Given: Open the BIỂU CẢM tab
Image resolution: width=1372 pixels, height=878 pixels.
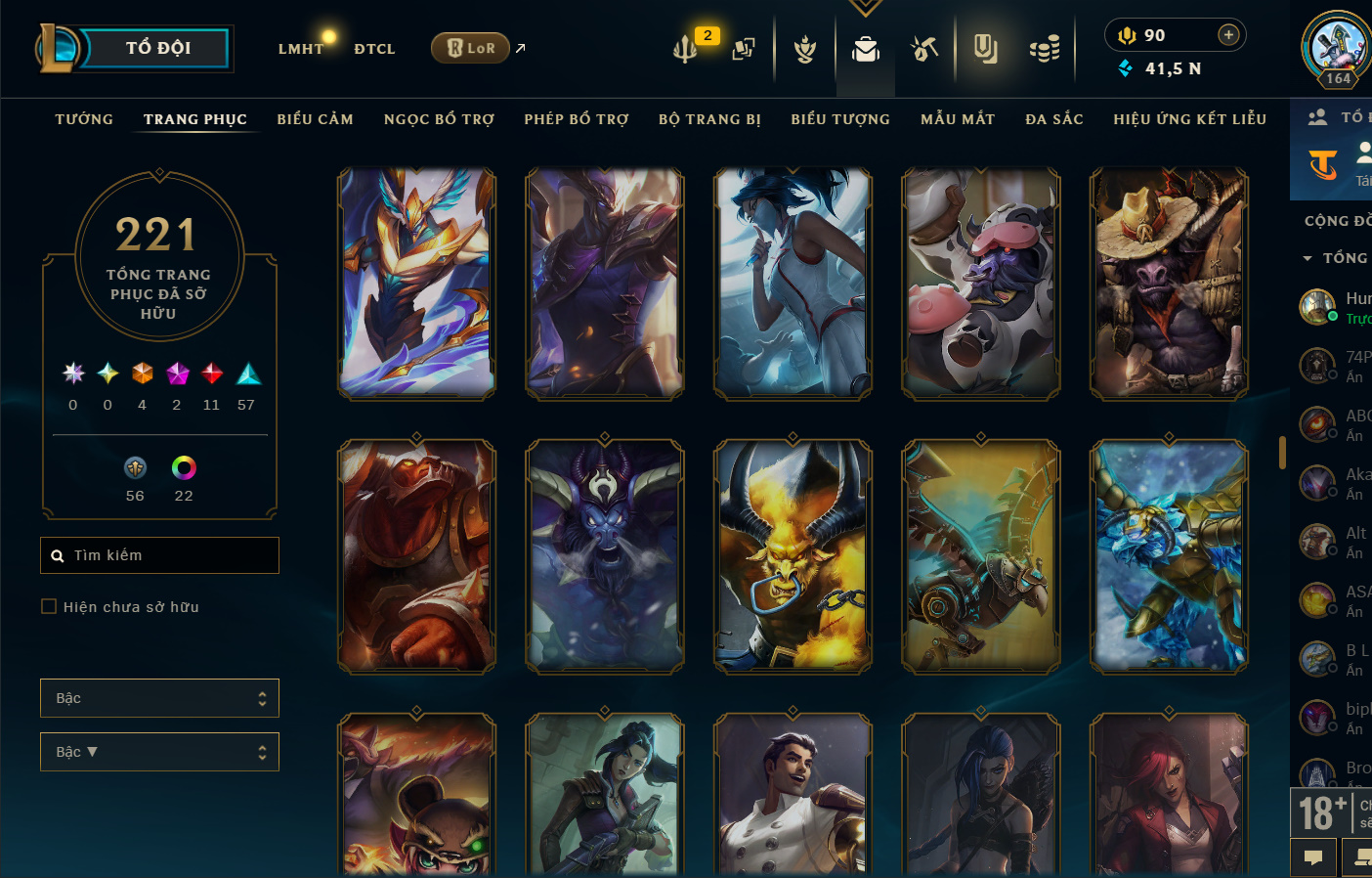Looking at the screenshot, I should [315, 119].
